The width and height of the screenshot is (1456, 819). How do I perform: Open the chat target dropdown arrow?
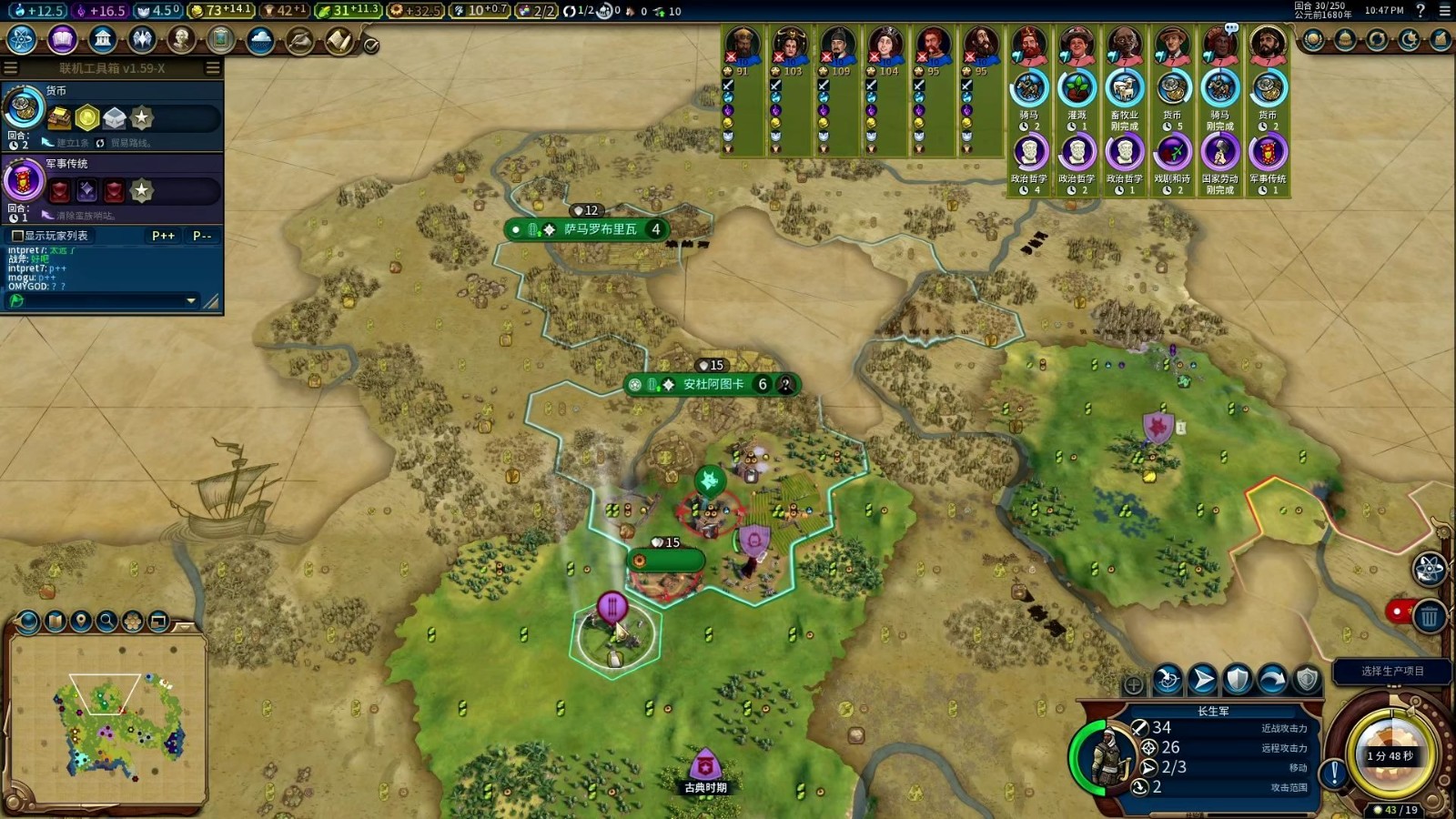click(191, 300)
